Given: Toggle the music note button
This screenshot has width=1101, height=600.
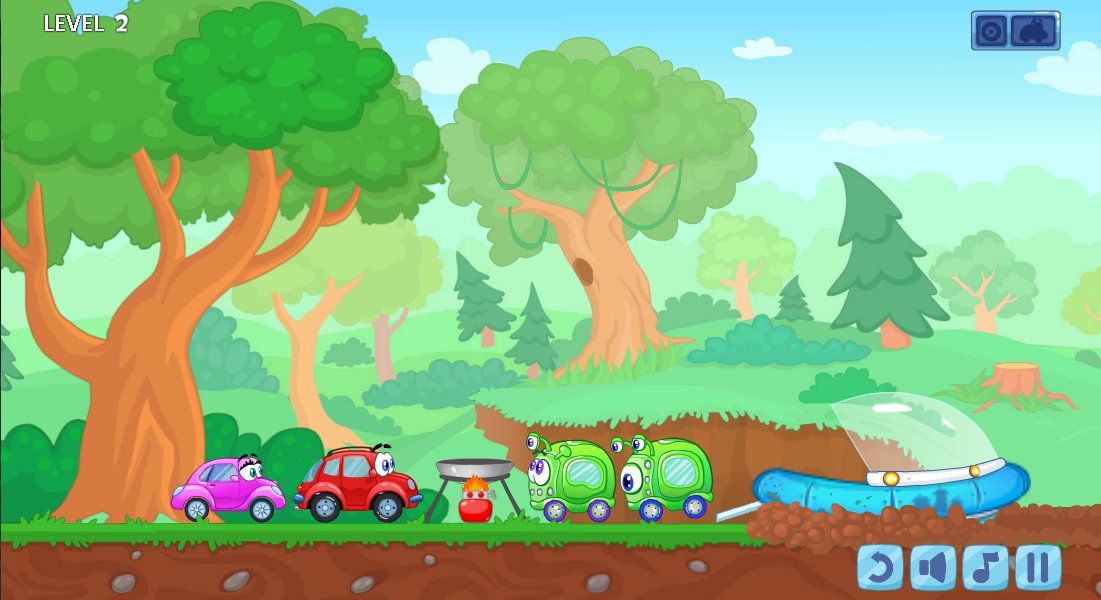Looking at the screenshot, I should [985, 567].
